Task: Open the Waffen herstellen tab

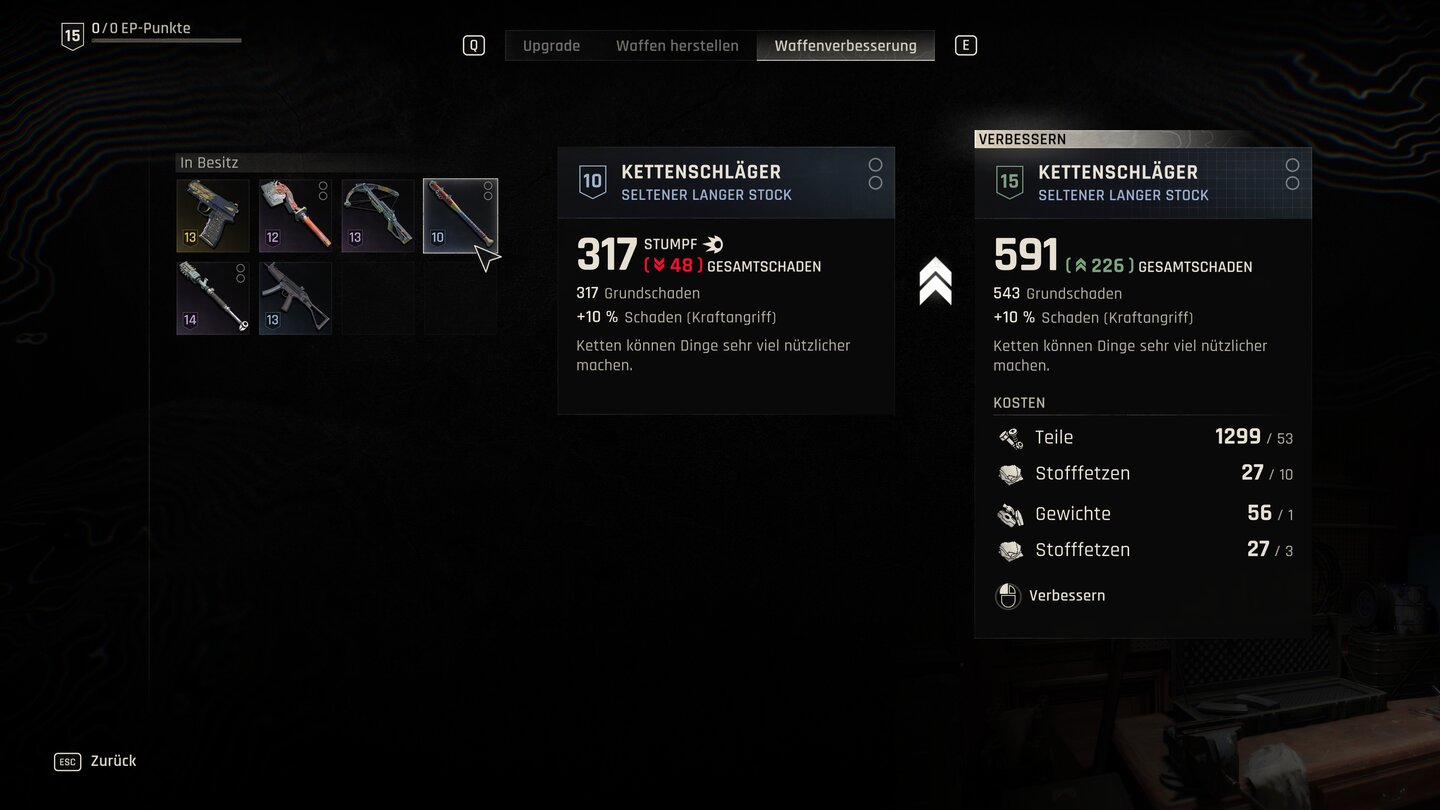Action: (677, 46)
